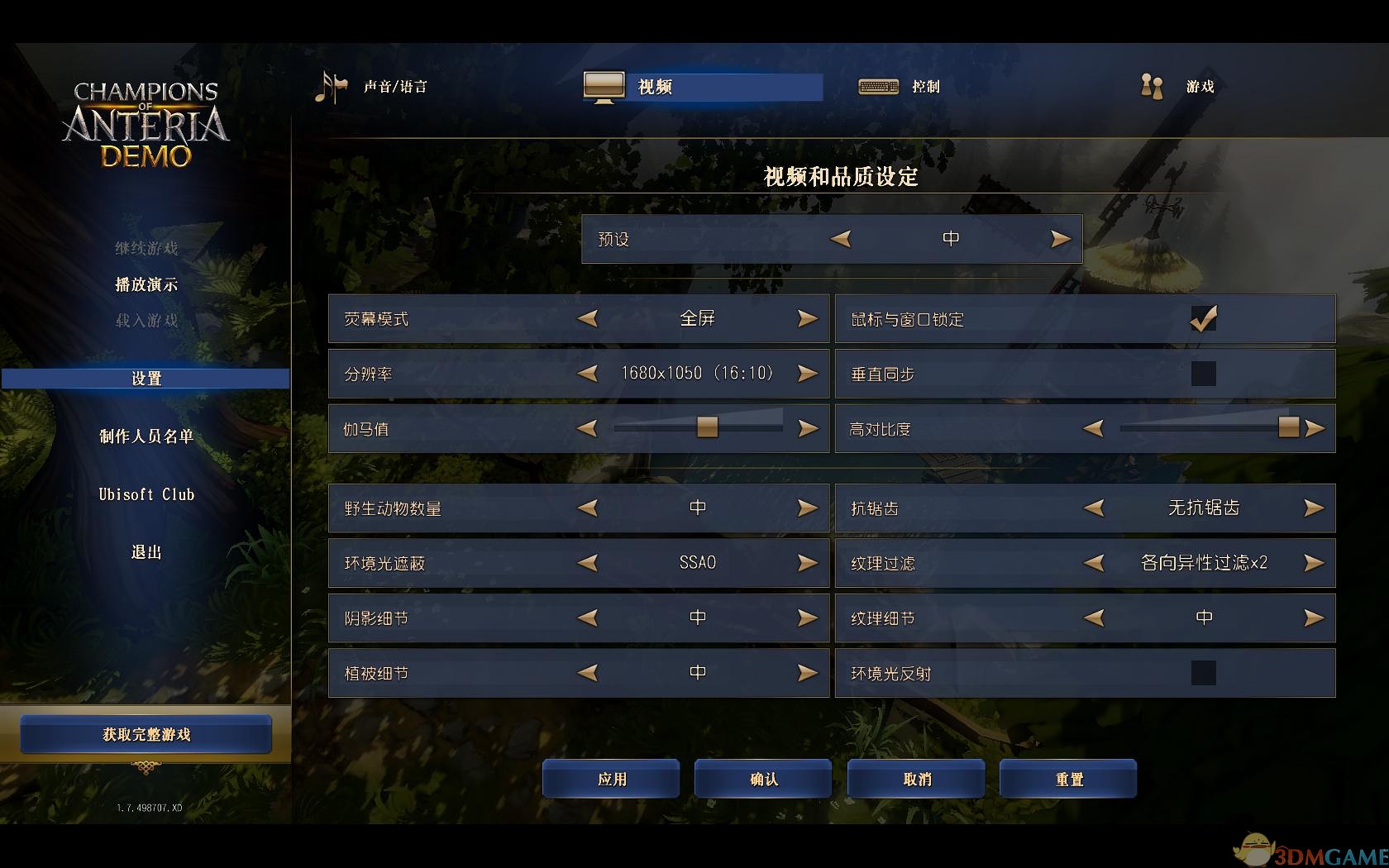Click the Champions of Anteria Demo logo

pyautogui.click(x=147, y=126)
